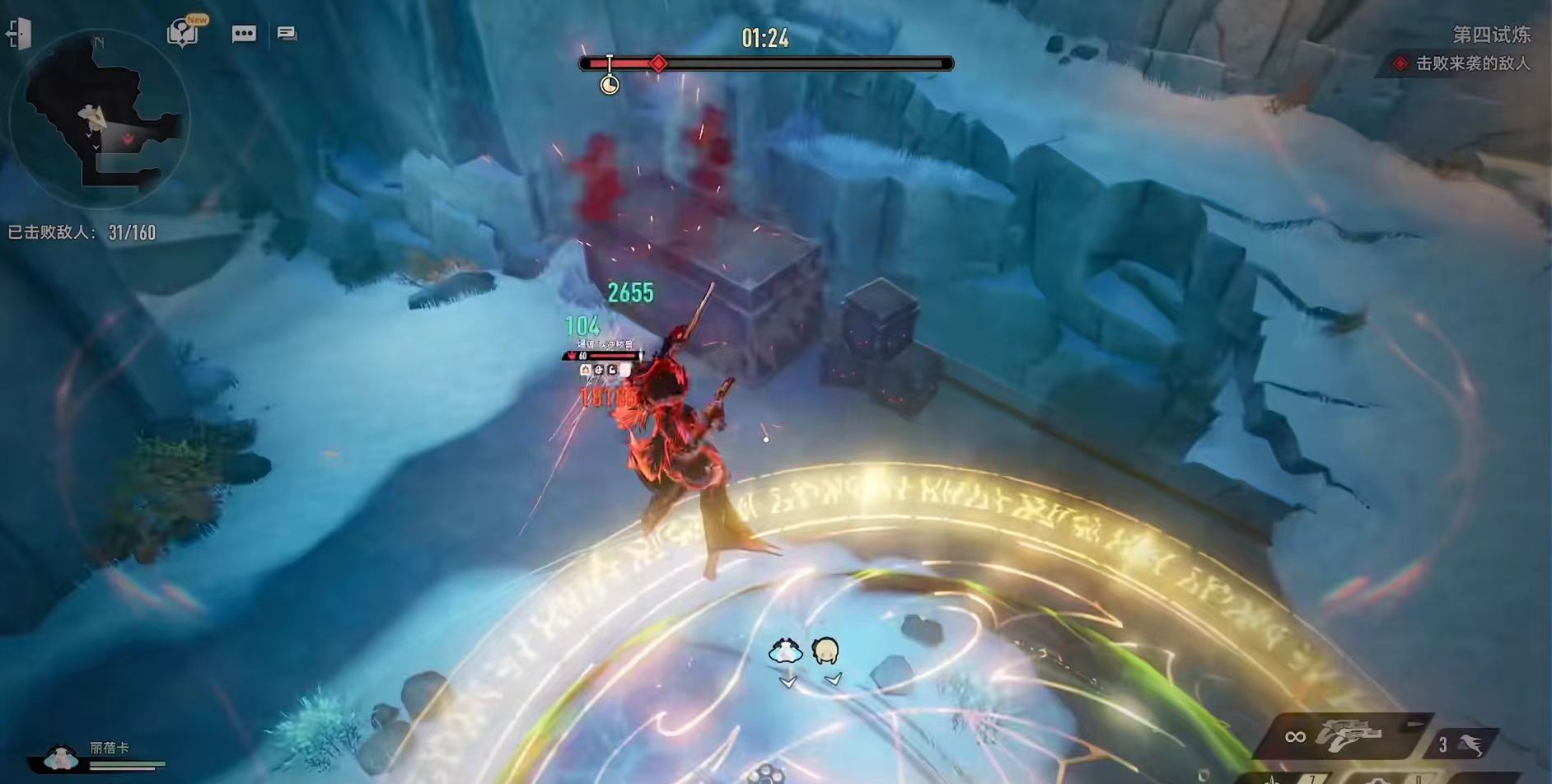Open the guide book marked New

point(183,34)
